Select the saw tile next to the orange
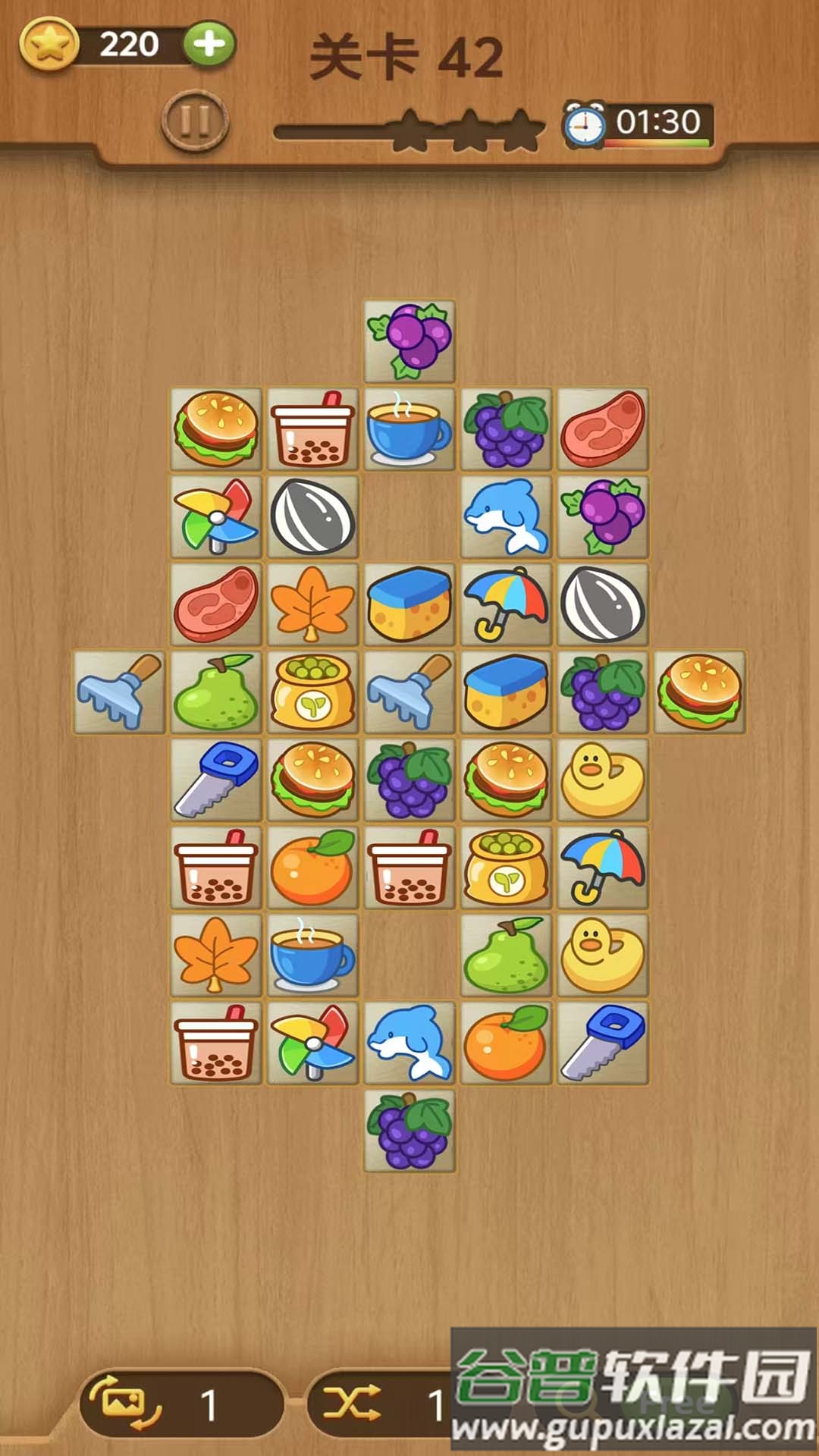Image resolution: width=819 pixels, height=1456 pixels. coord(603,1043)
